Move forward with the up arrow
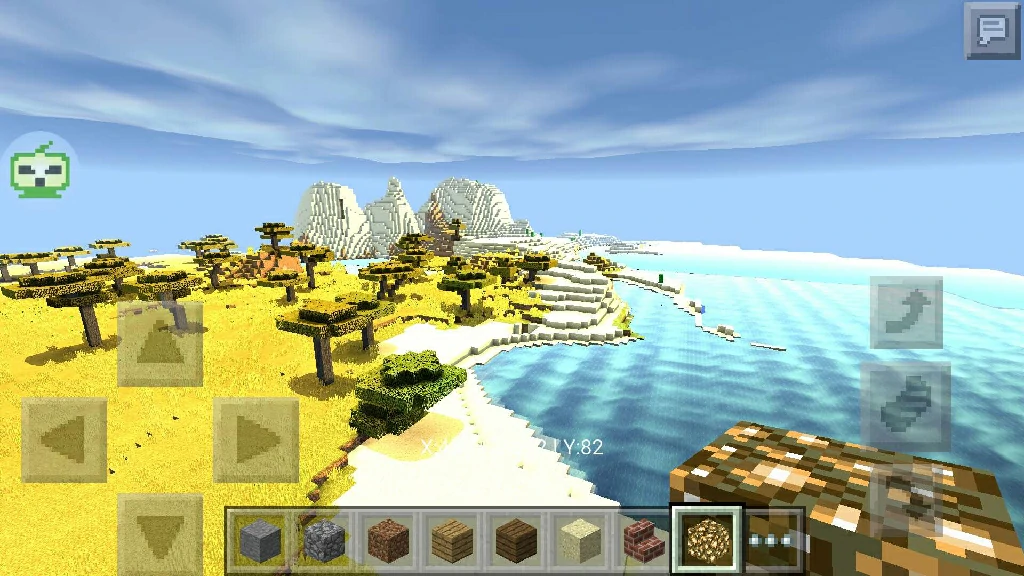Image resolution: width=1024 pixels, height=576 pixels. pos(160,344)
